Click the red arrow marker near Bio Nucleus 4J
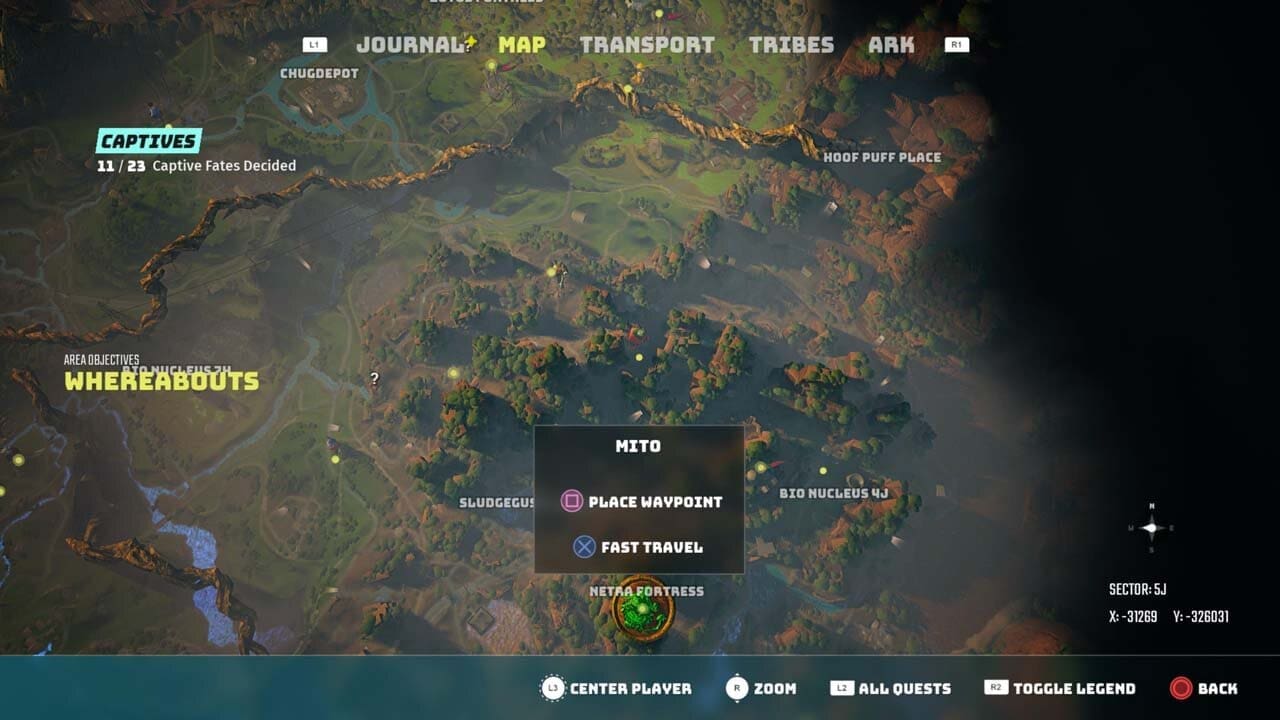The height and width of the screenshot is (720, 1280). coord(778,463)
